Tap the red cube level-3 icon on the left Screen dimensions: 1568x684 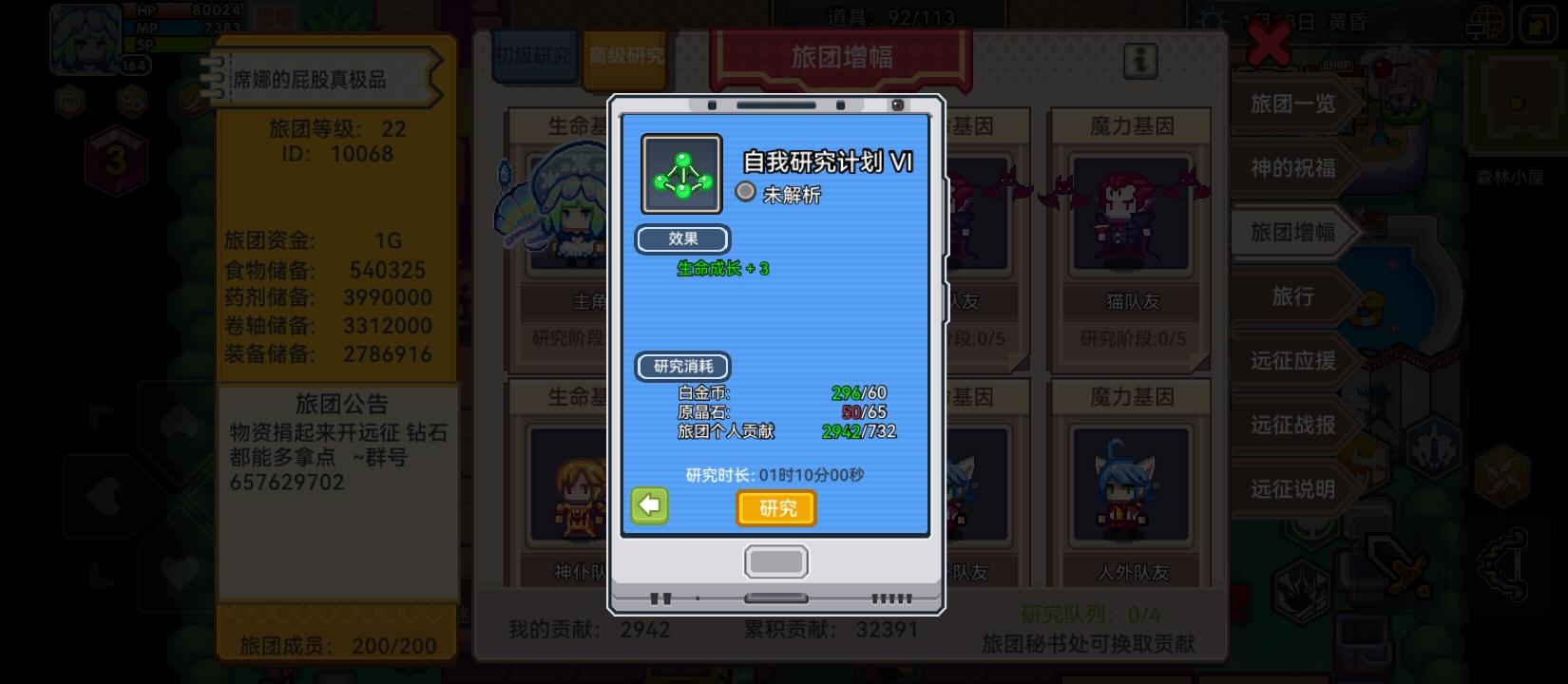point(116,158)
